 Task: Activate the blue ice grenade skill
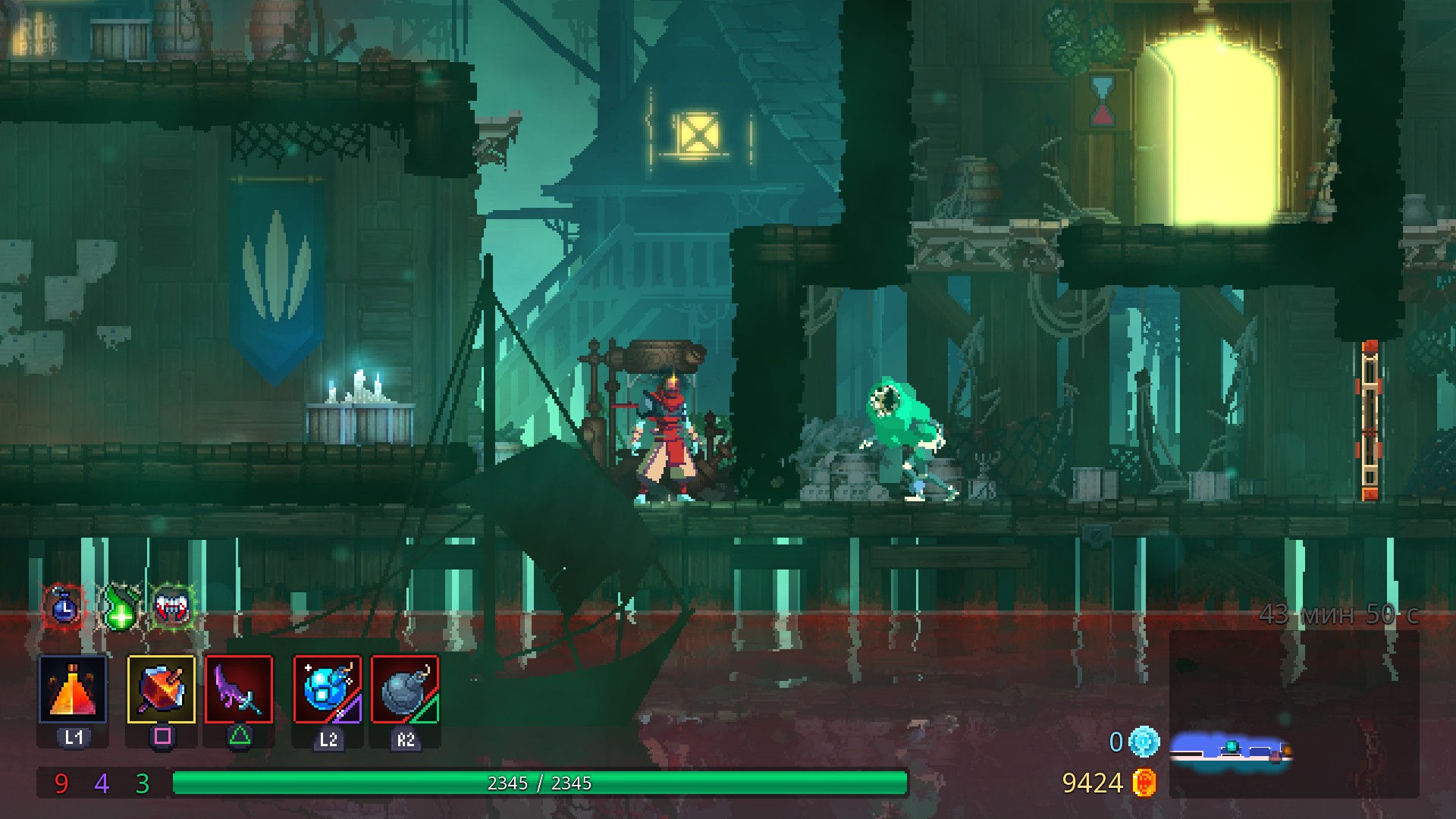pyautogui.click(x=328, y=689)
